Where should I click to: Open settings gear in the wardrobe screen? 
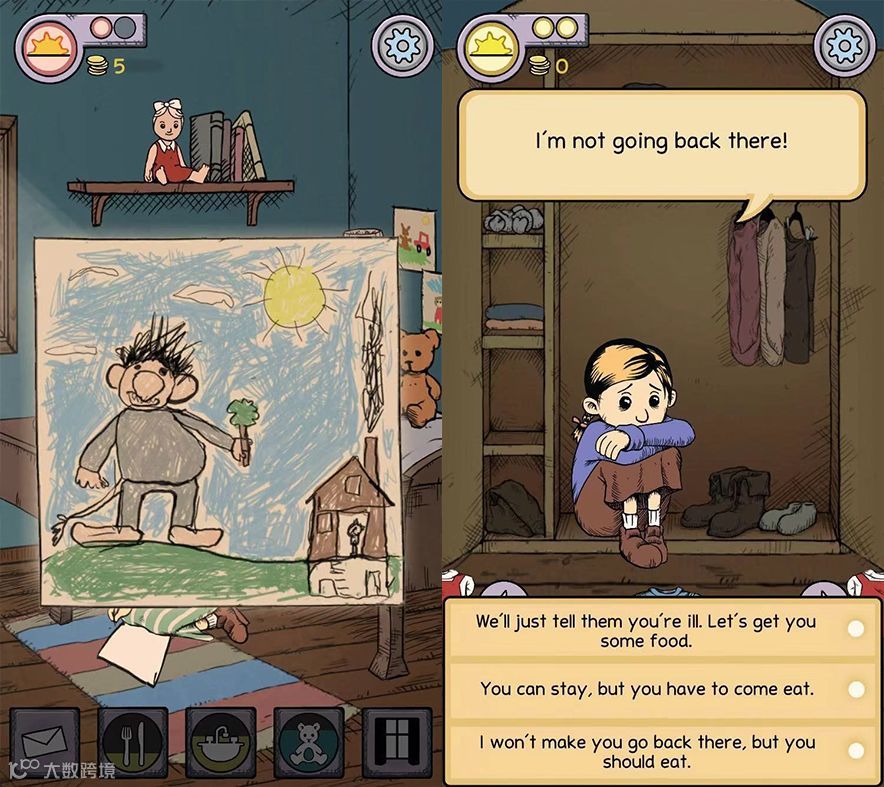coord(844,45)
